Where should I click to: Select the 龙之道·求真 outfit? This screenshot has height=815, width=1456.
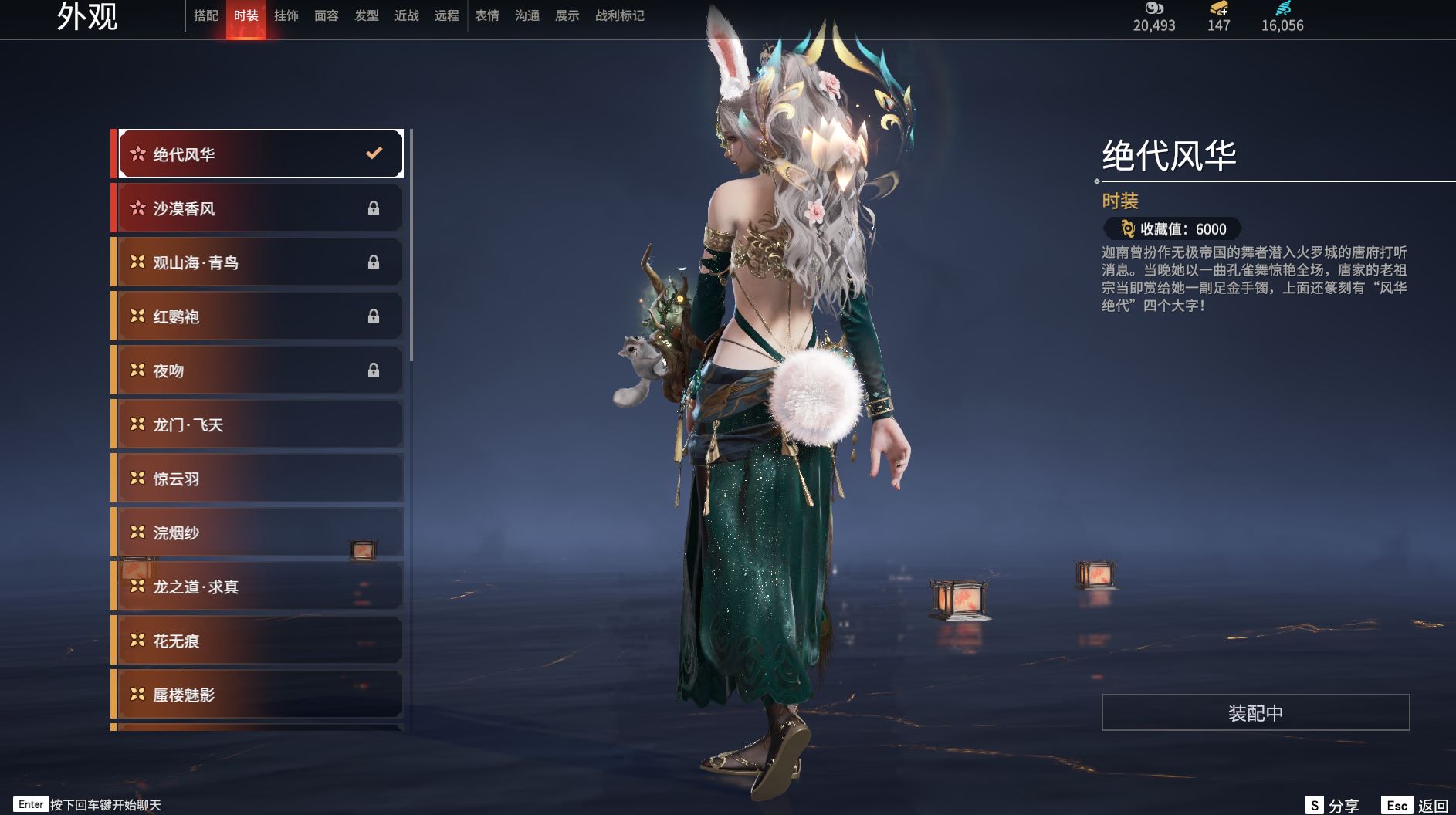click(259, 587)
